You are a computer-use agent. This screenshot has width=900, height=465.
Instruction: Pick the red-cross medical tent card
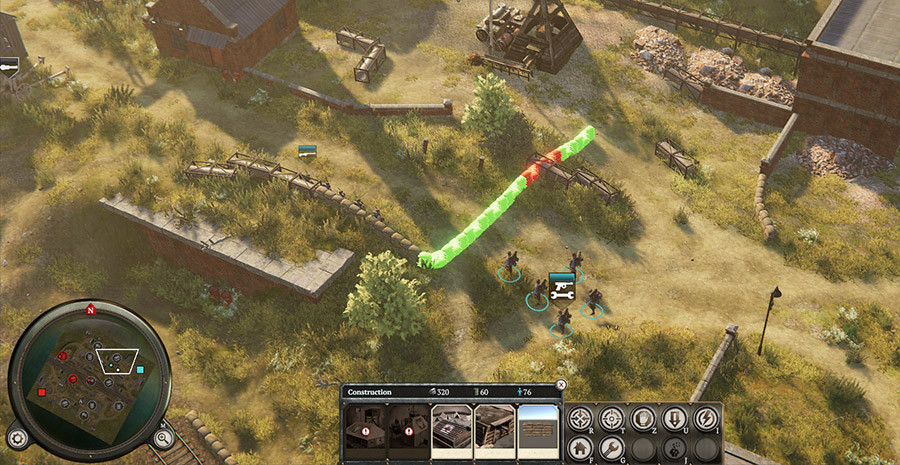pos(451,425)
